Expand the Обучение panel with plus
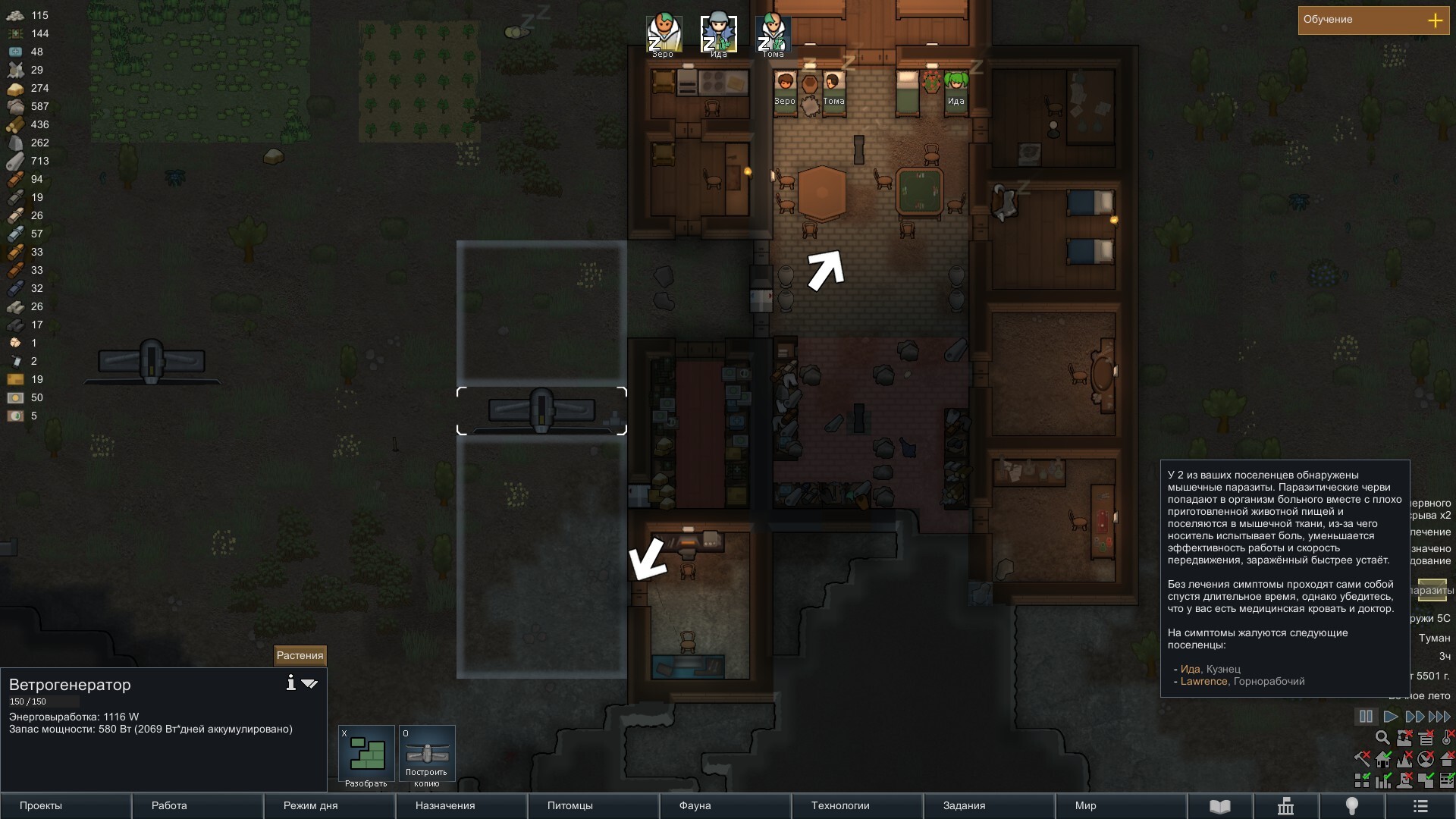Image resolution: width=1456 pixels, height=819 pixels. click(x=1435, y=20)
